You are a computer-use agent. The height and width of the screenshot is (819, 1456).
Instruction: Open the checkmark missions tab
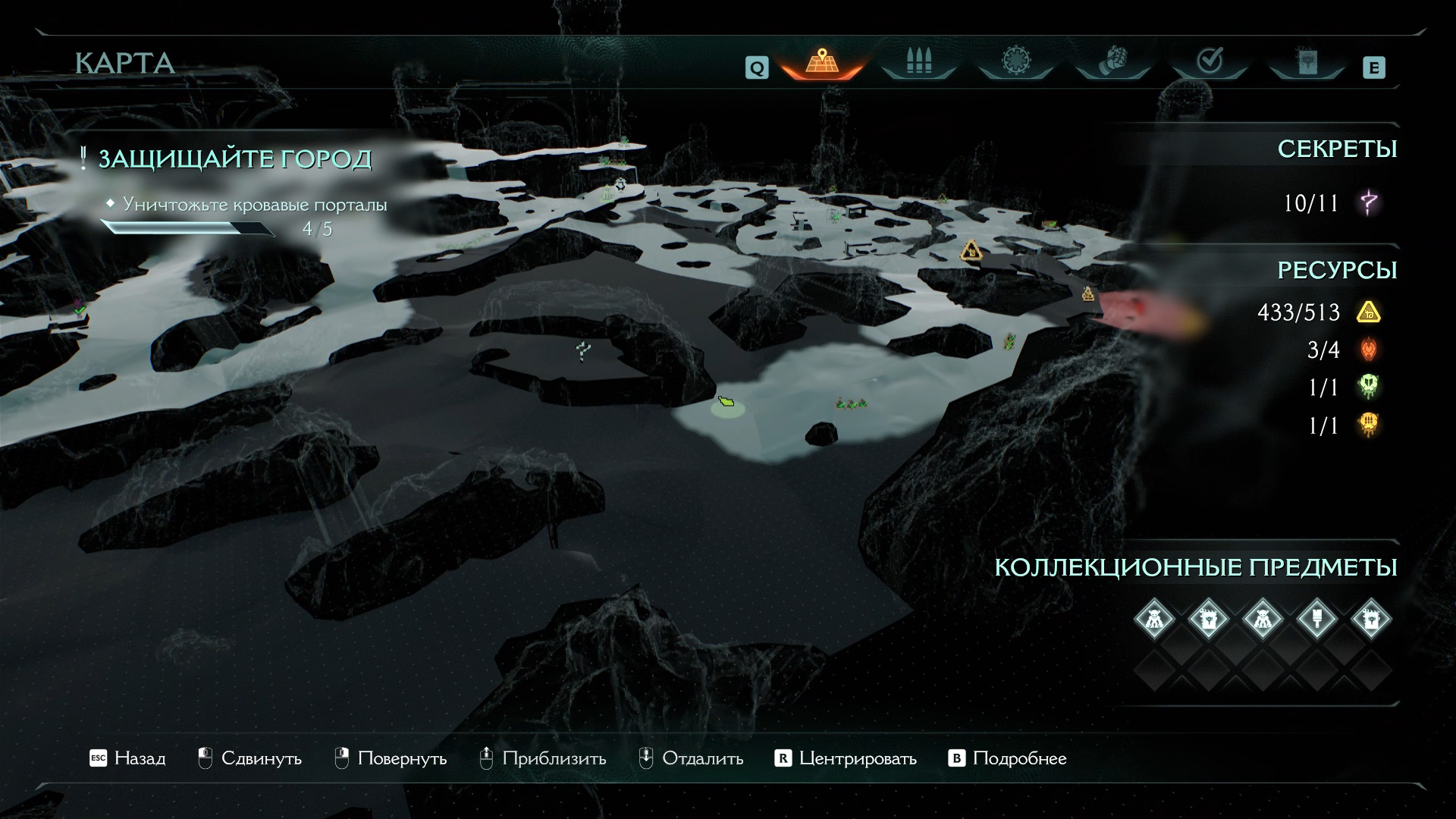pos(1210,61)
